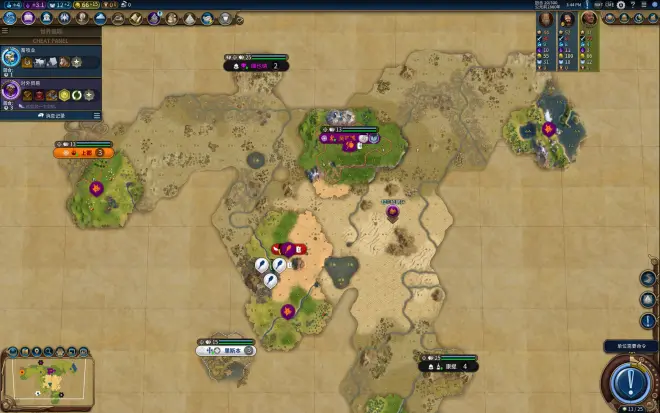Open the technology tree button
660x413 pixels.
(9, 18)
